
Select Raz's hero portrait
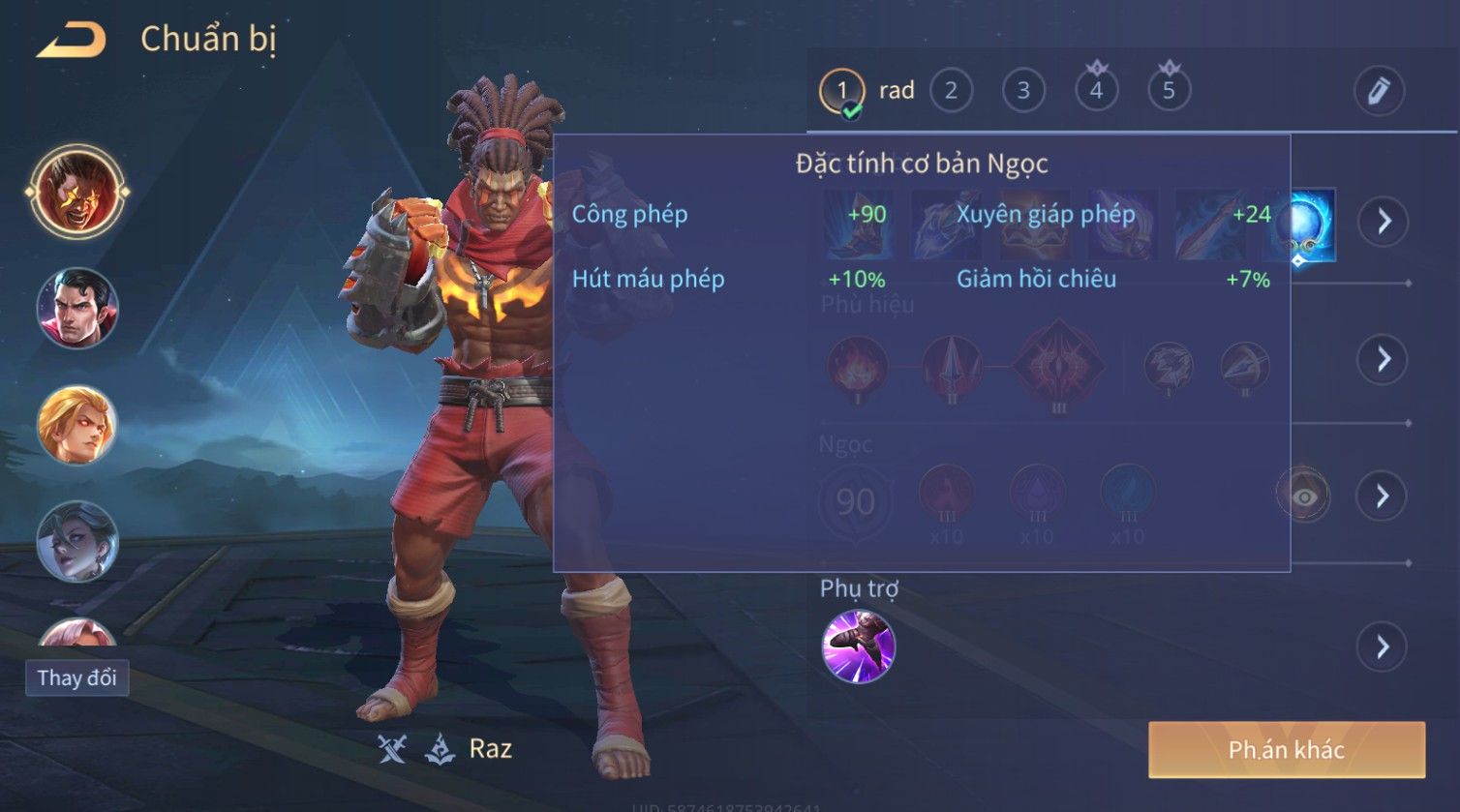click(77, 192)
